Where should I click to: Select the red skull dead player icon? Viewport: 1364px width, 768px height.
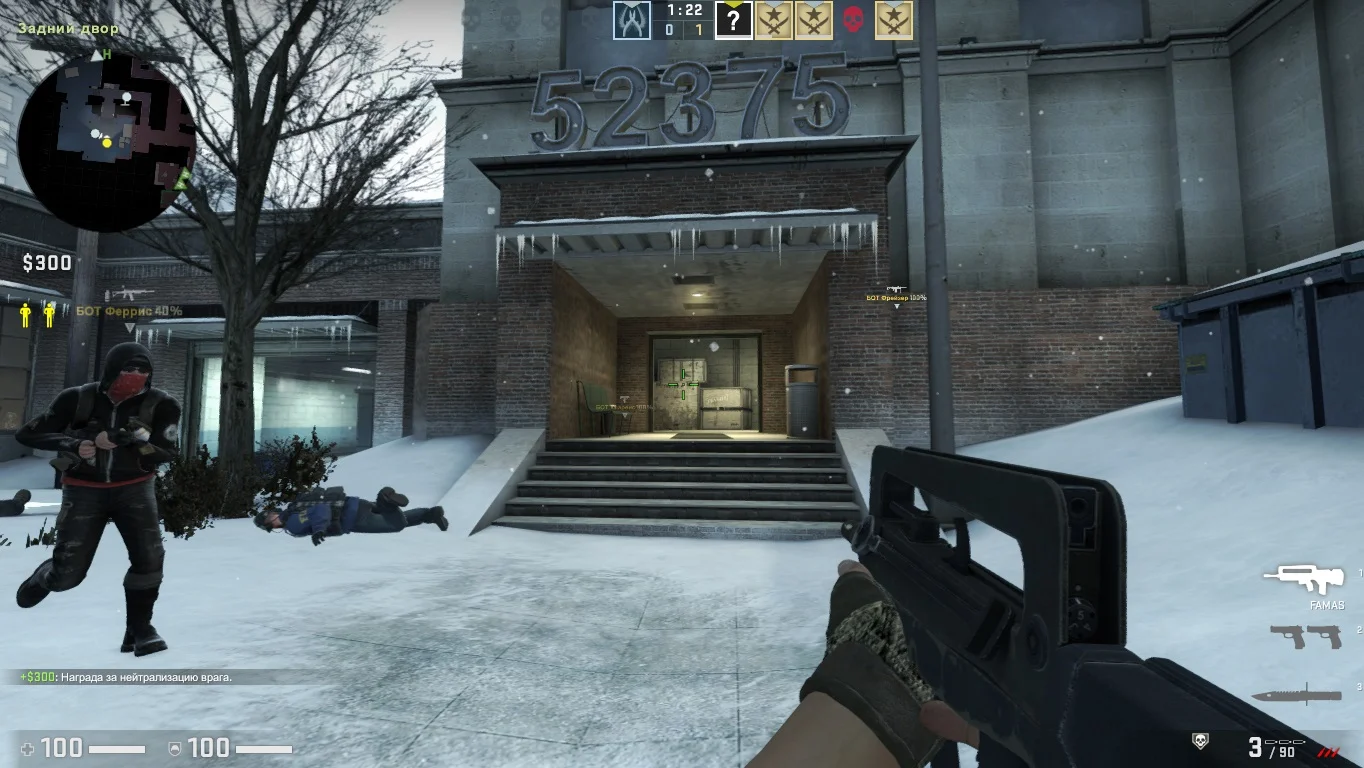click(853, 20)
